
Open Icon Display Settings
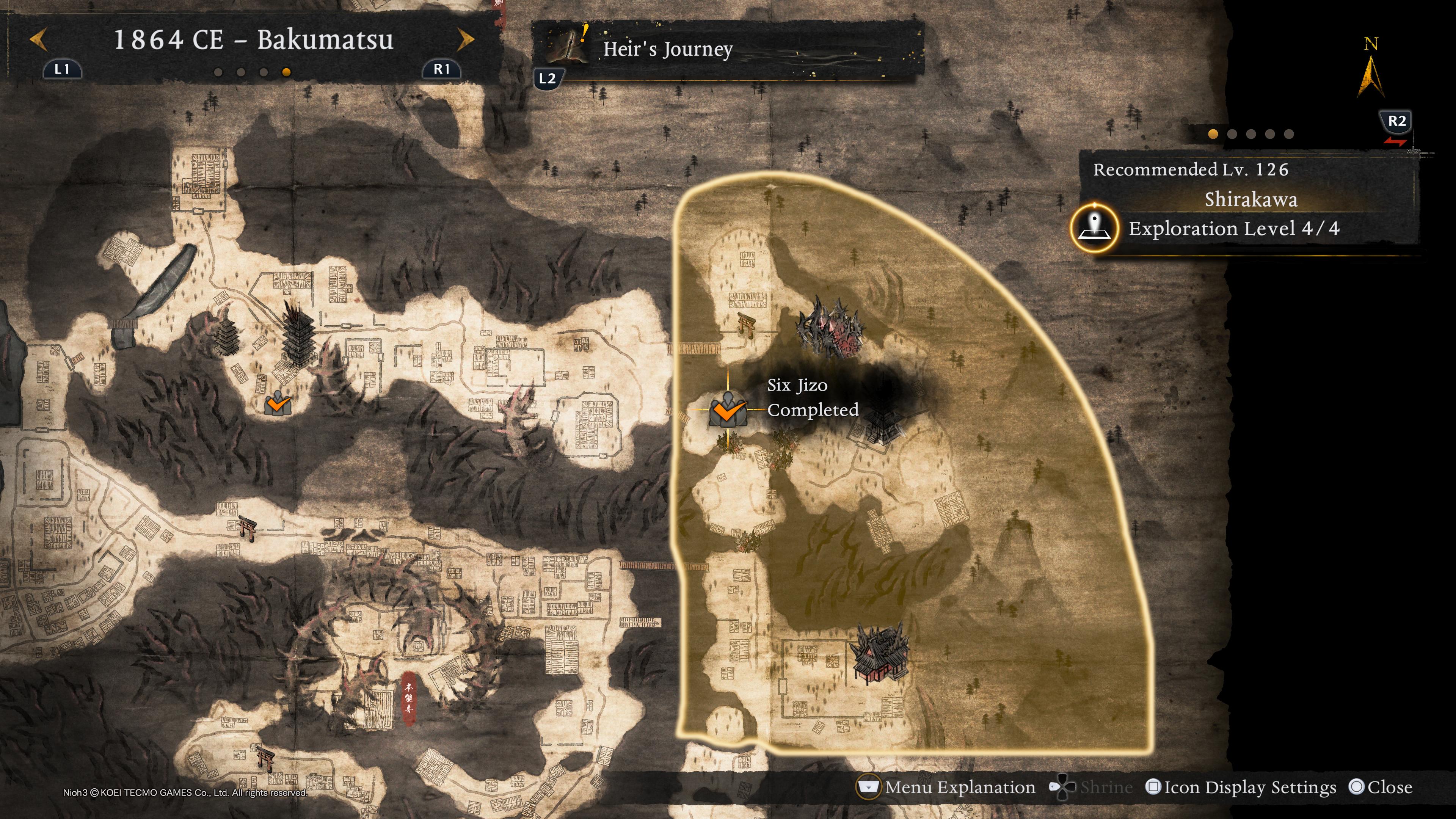coord(1241,787)
